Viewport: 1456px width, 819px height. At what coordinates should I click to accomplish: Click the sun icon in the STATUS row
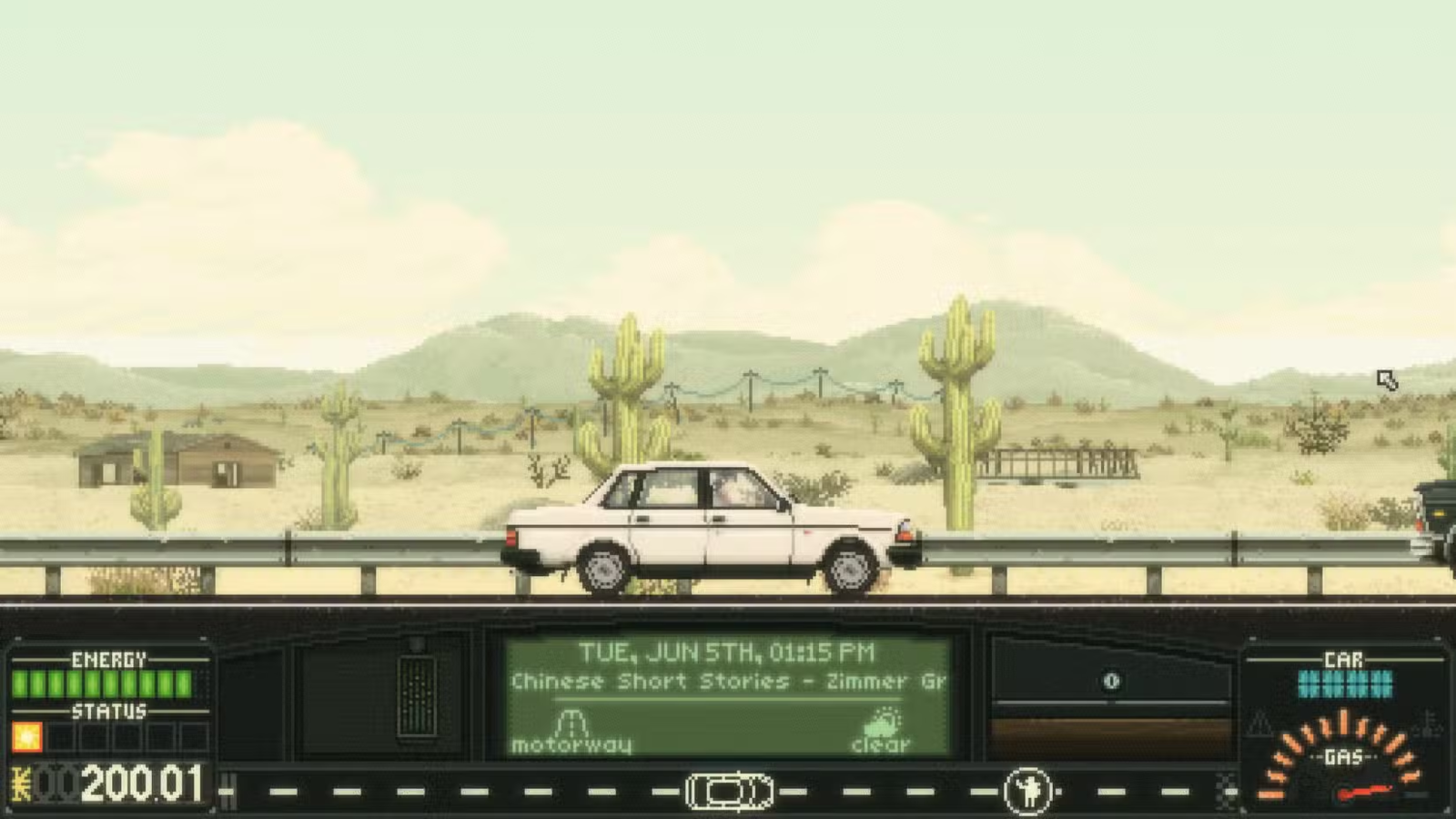coord(28,735)
